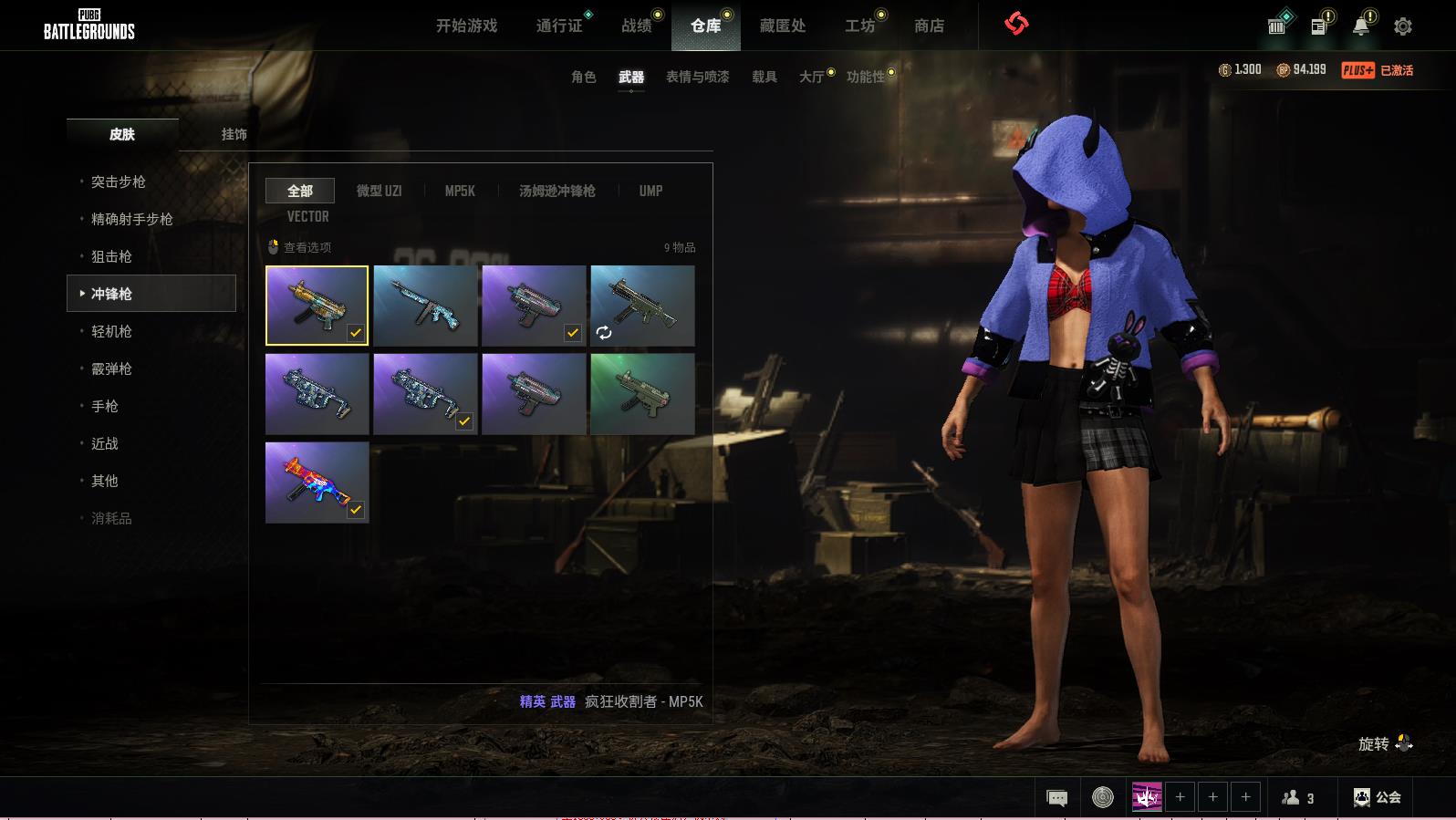The height and width of the screenshot is (820, 1456).
Task: Filter skins by 汤姆逊冲锋枪
Action: (556, 191)
